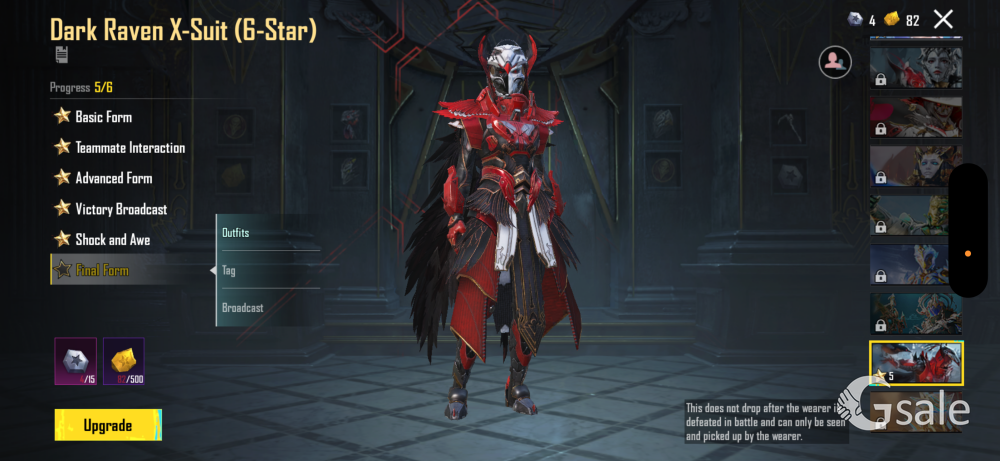Image resolution: width=1000 pixels, height=461 pixels.
Task: Select the highlighted Dark Raven suit thumbnail
Action: (x=915, y=363)
